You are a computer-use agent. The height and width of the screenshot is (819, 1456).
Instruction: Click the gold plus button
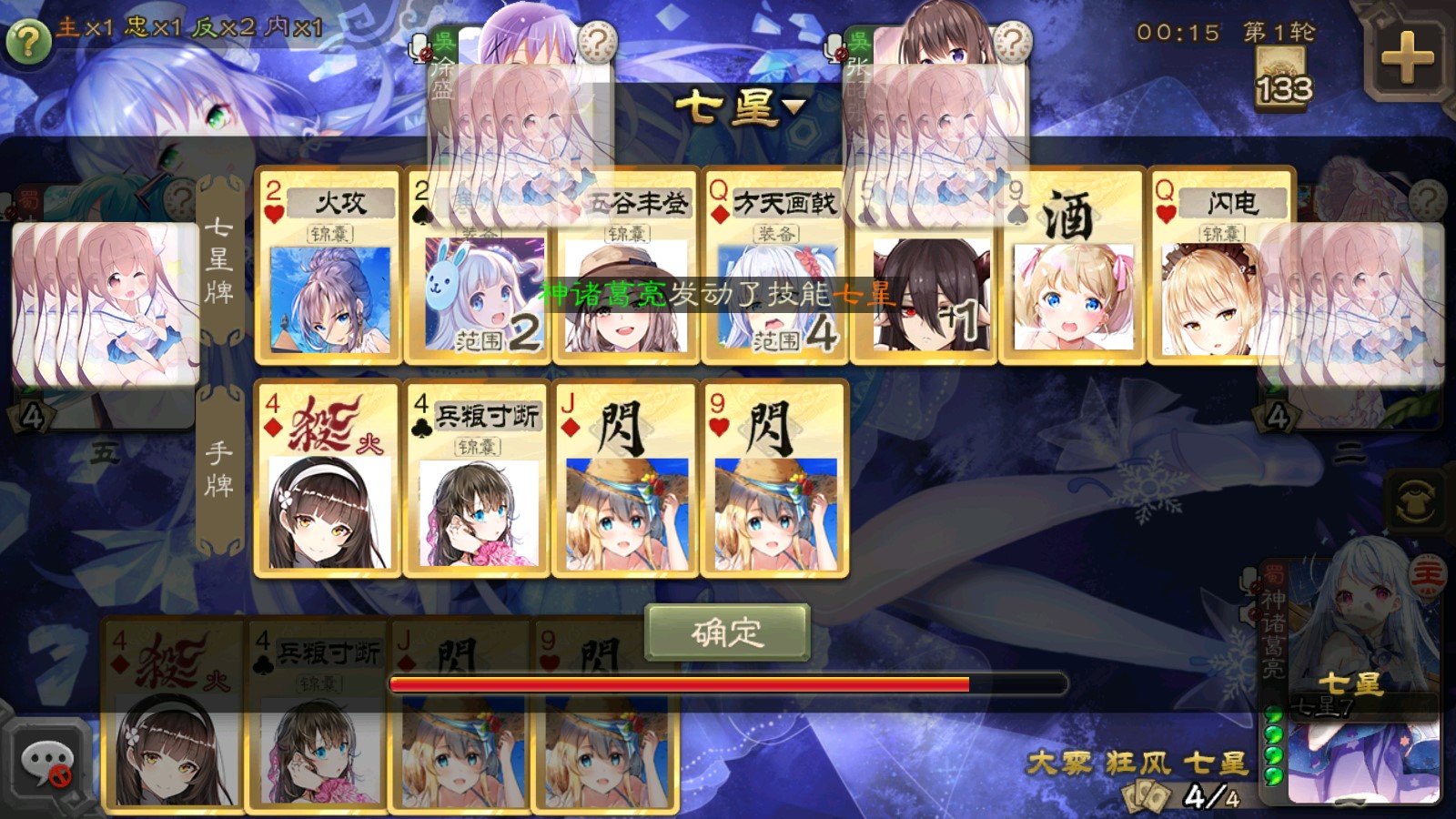coord(1407,57)
